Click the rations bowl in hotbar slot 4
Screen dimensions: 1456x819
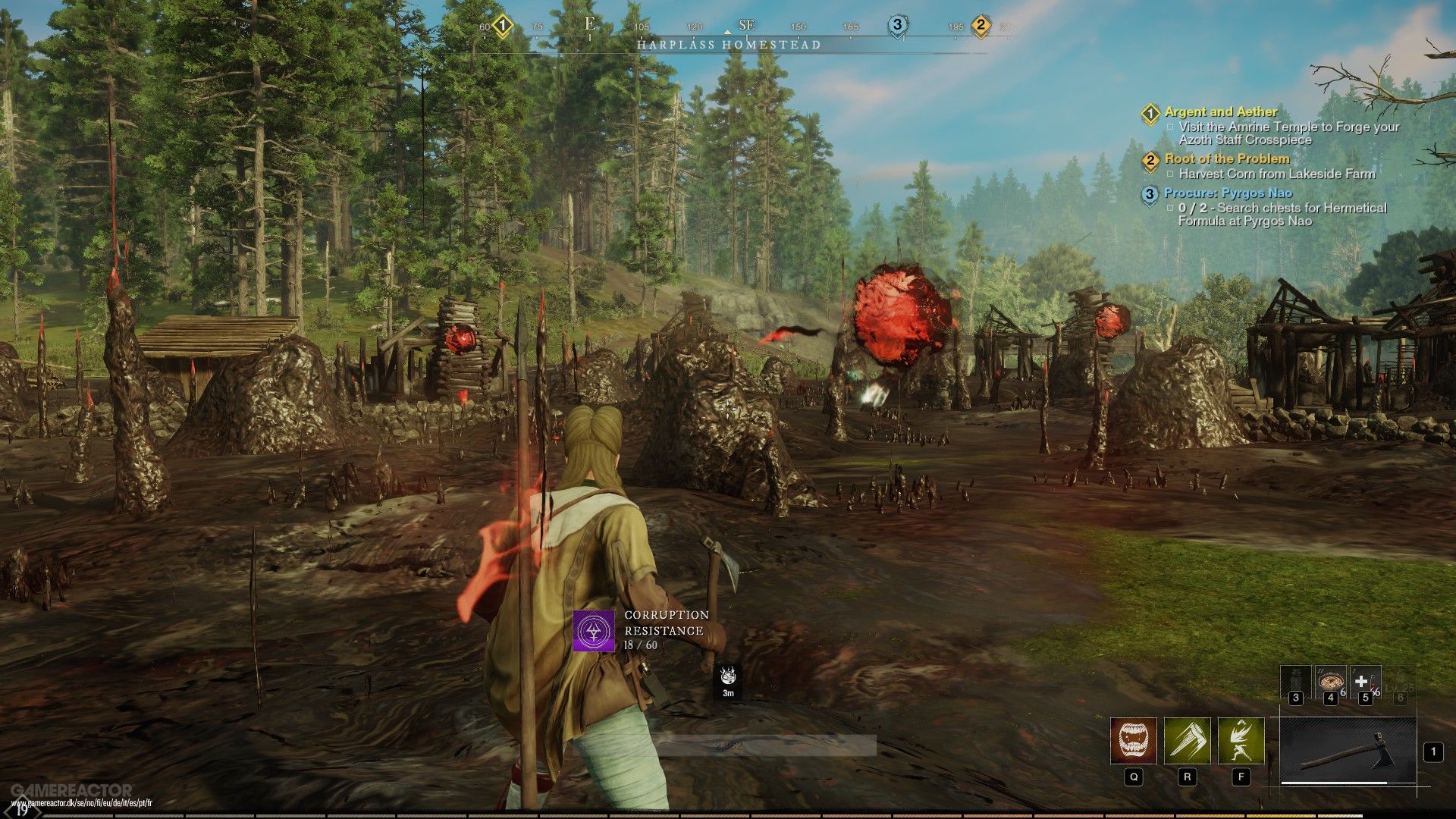[1331, 680]
